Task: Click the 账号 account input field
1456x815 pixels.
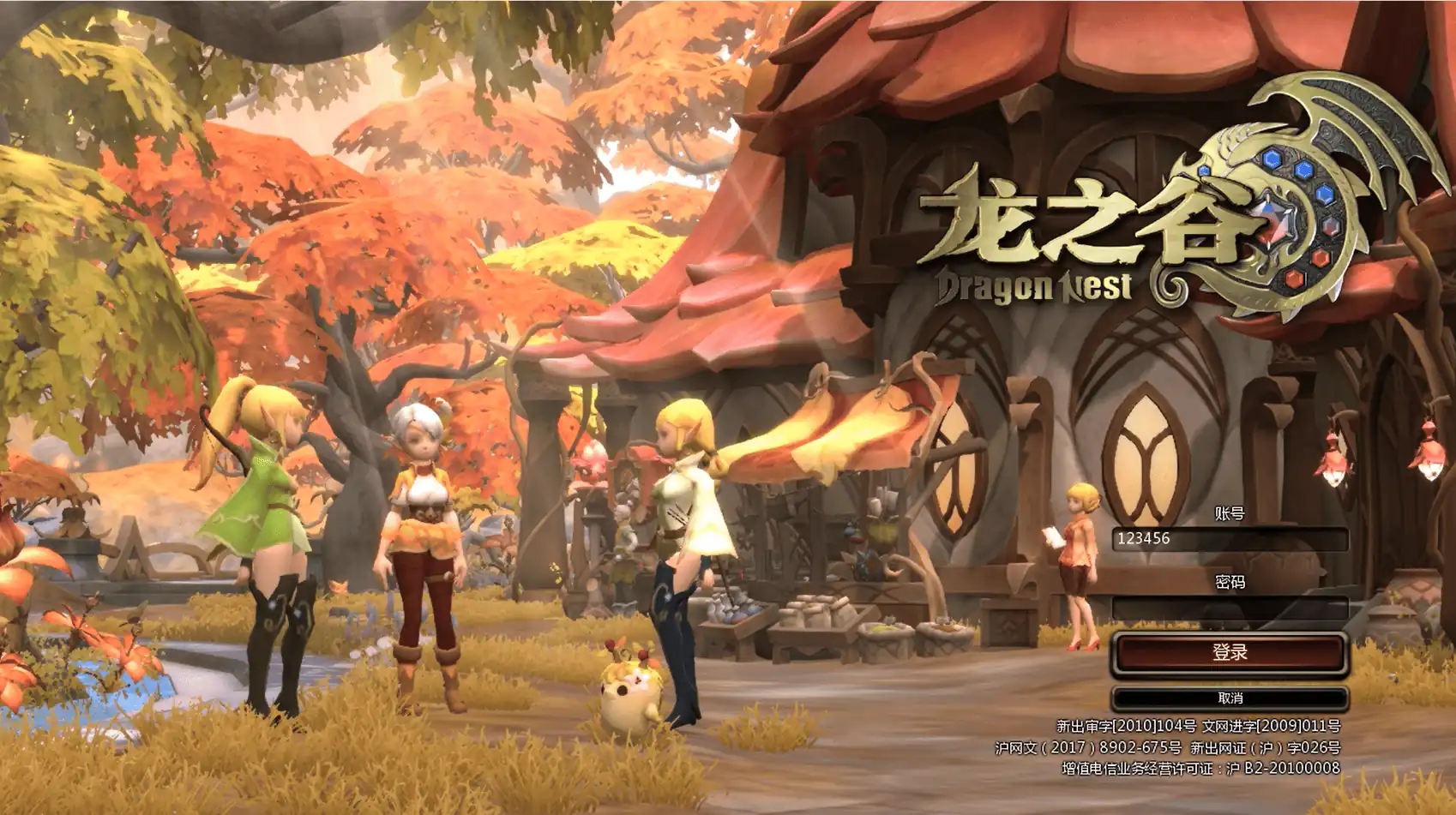Action: [1230, 539]
